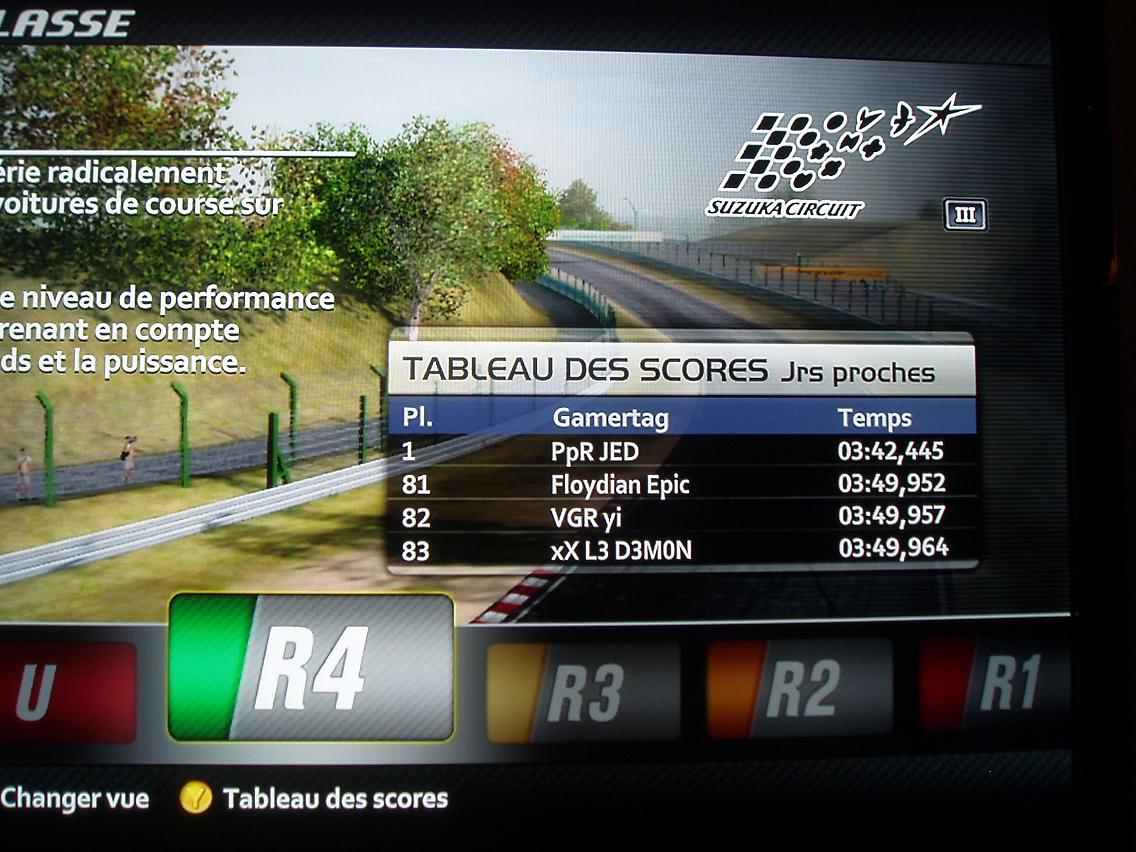Activate the Changer vue option
Viewport: 1136px width, 852px height.
[75, 798]
